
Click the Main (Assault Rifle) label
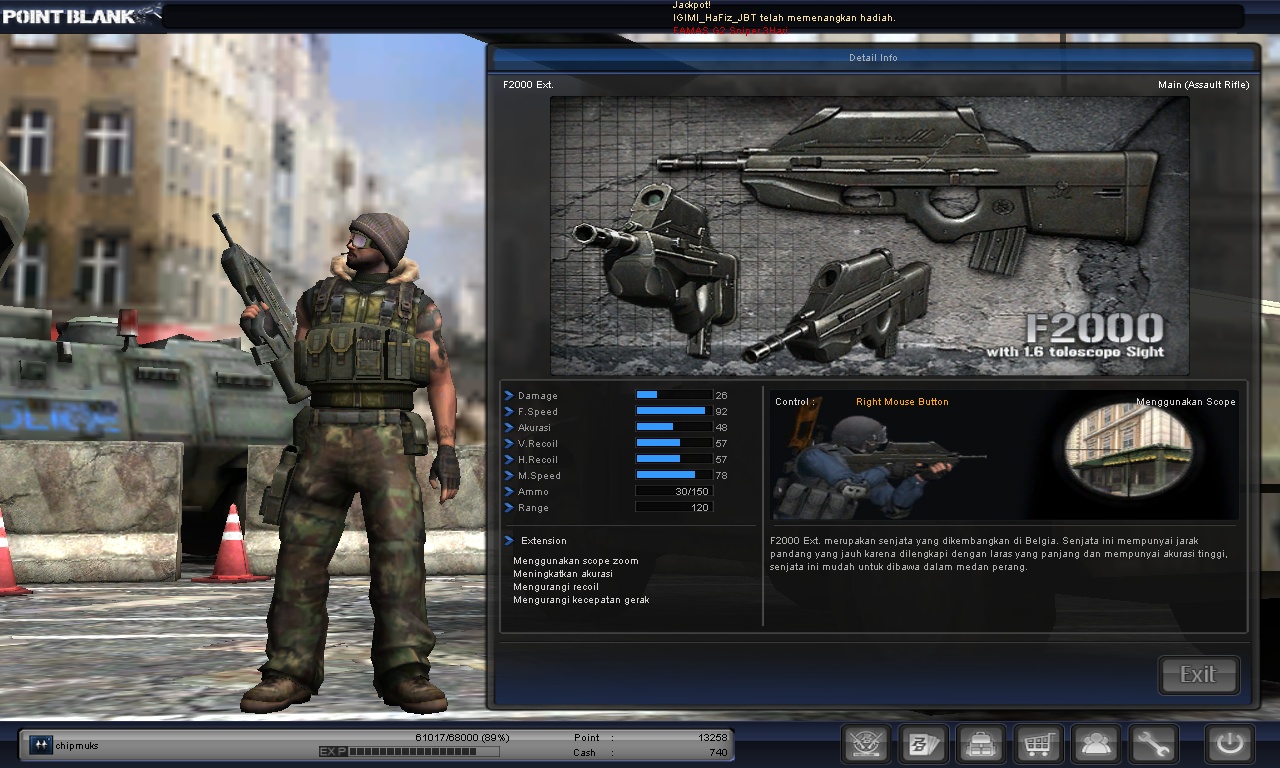point(1203,85)
